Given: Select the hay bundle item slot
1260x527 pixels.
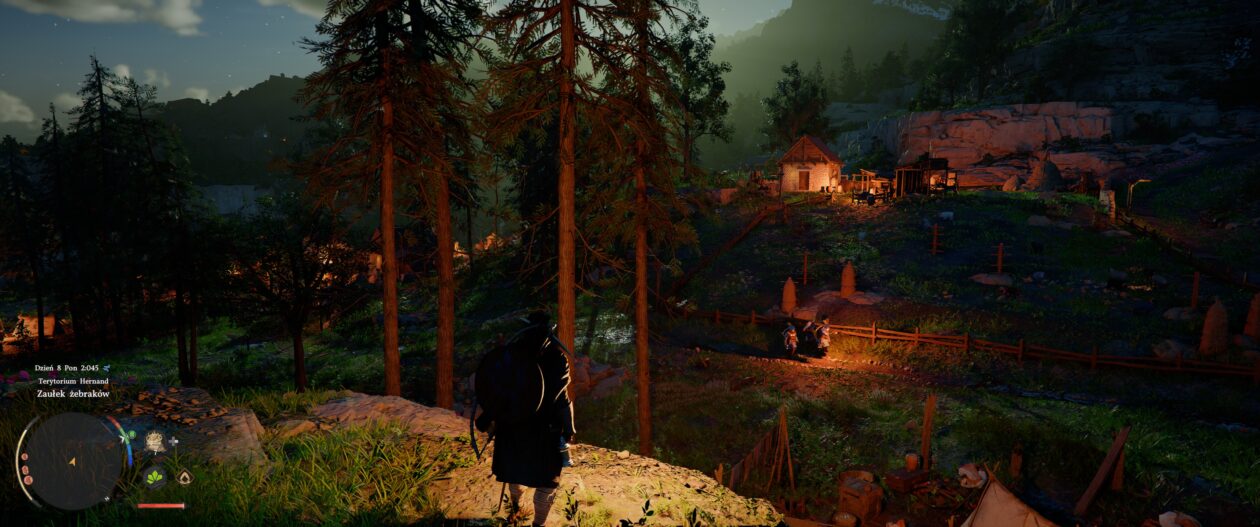Looking at the screenshot, I should click(x=154, y=441).
